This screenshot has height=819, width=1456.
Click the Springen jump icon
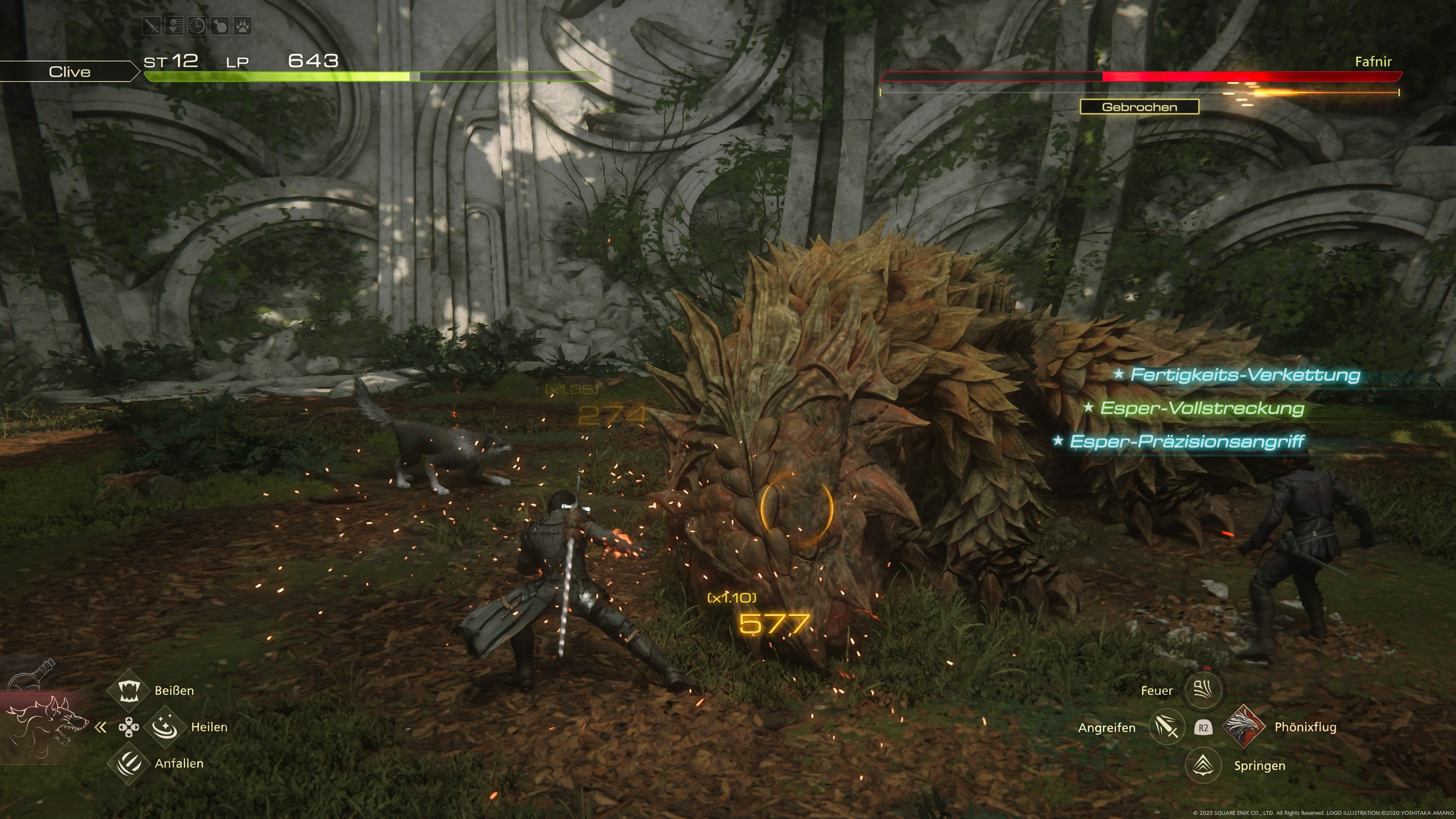(1202, 765)
